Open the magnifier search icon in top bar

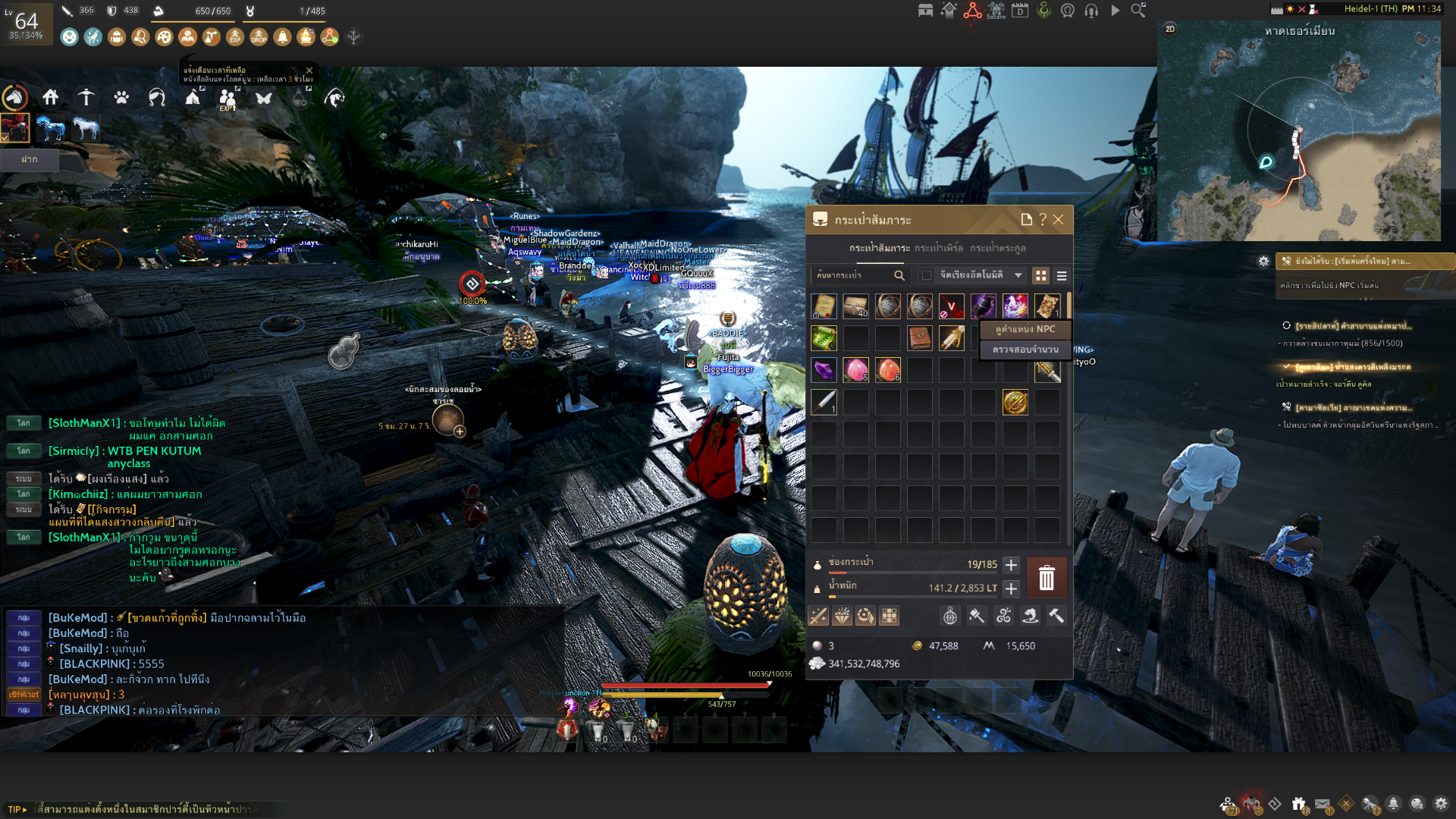click(x=1138, y=11)
